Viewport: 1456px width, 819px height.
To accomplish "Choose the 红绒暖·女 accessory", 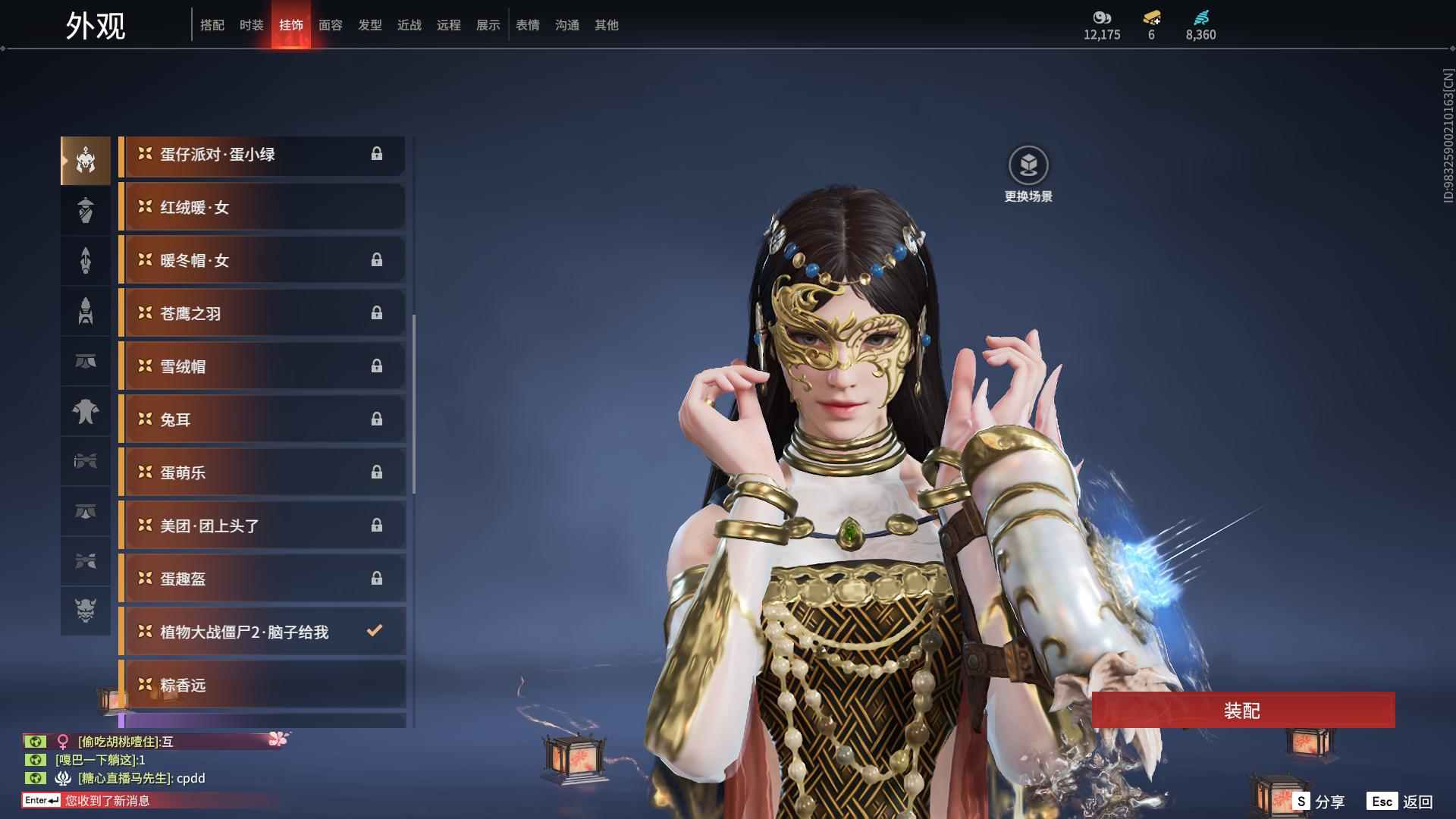I will (x=262, y=207).
